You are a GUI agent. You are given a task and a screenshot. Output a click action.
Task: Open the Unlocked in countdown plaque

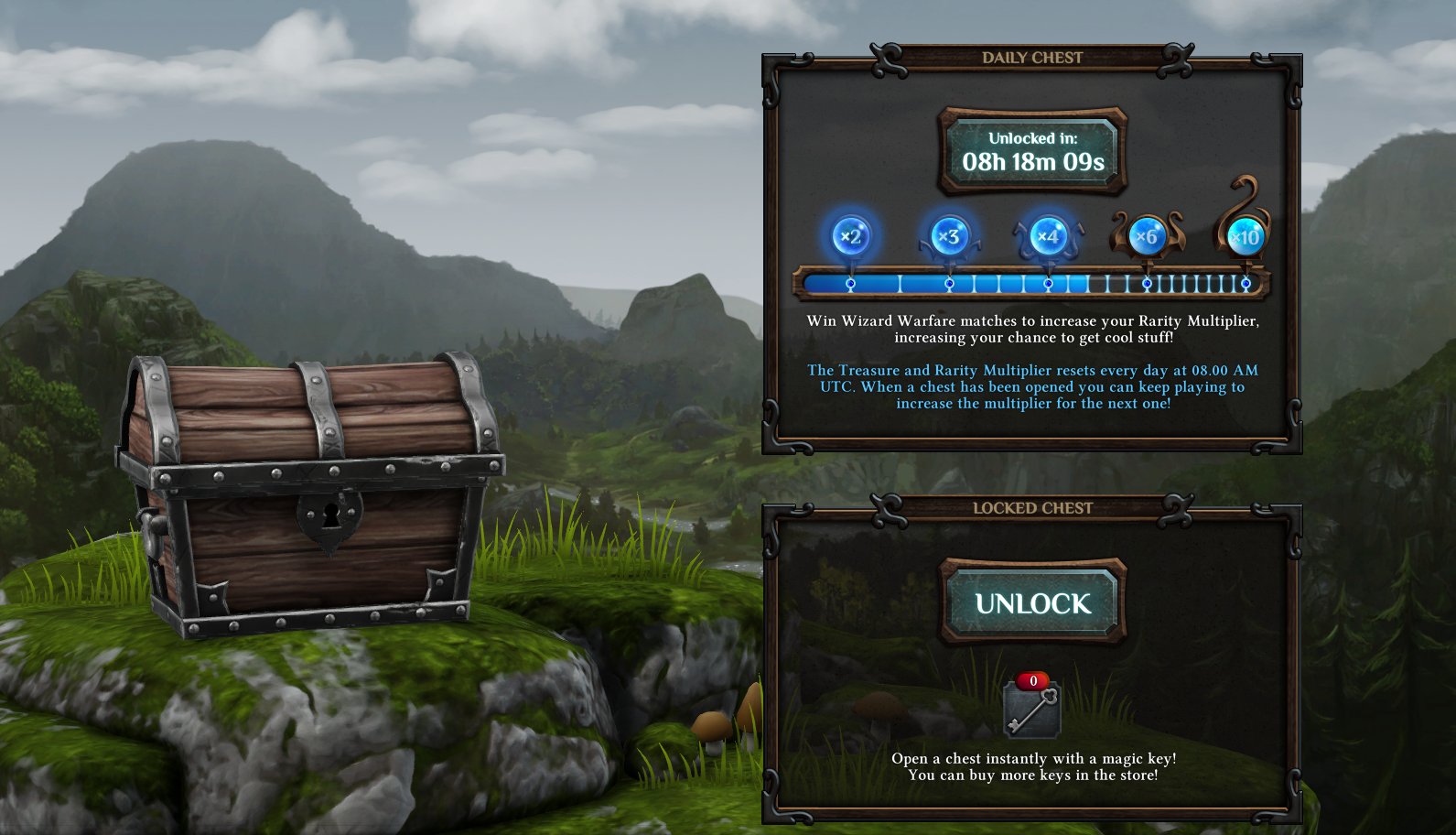pos(1031,152)
